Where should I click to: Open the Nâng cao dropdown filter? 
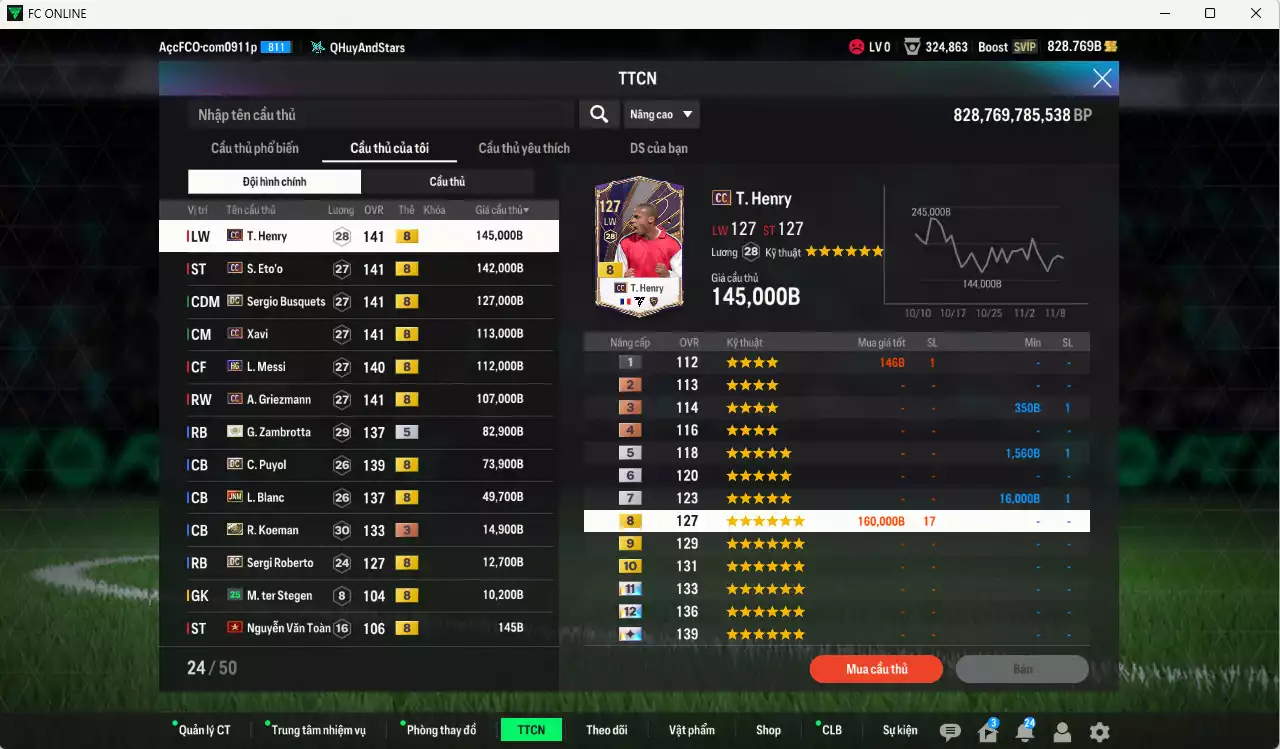click(x=661, y=114)
